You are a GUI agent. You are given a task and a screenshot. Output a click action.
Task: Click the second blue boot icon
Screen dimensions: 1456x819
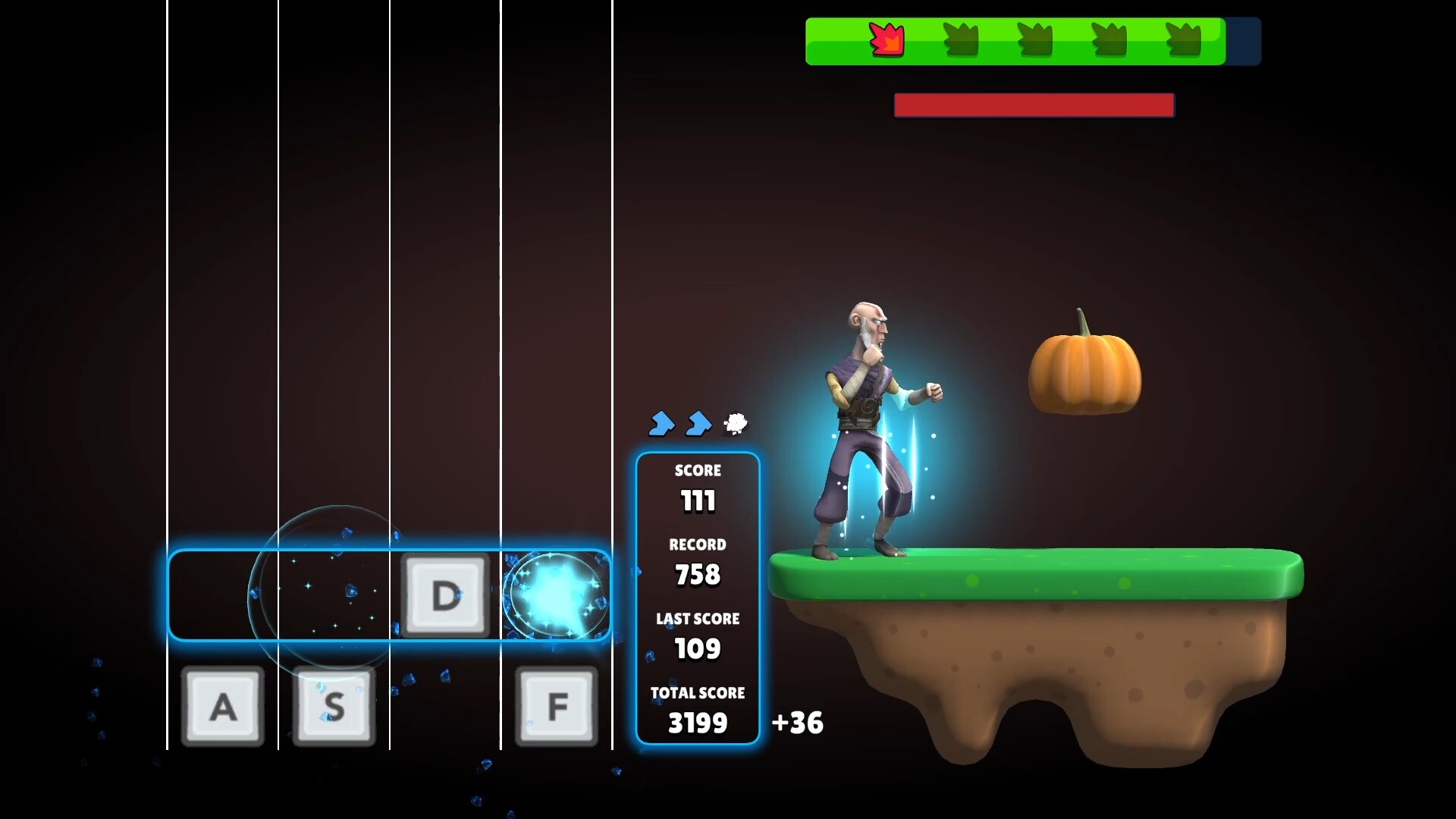click(698, 425)
